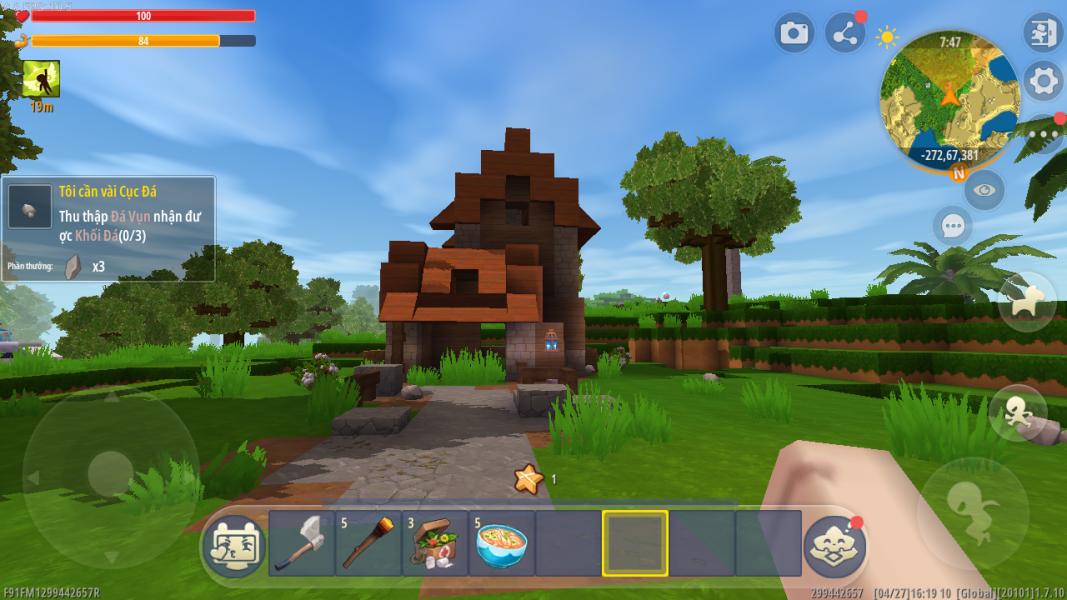Open the stone collection quest tracker
The image size is (1067, 600).
coord(108,228)
